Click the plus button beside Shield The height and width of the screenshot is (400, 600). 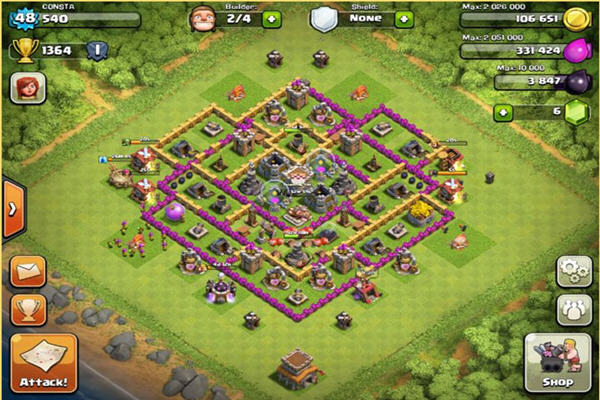point(403,19)
